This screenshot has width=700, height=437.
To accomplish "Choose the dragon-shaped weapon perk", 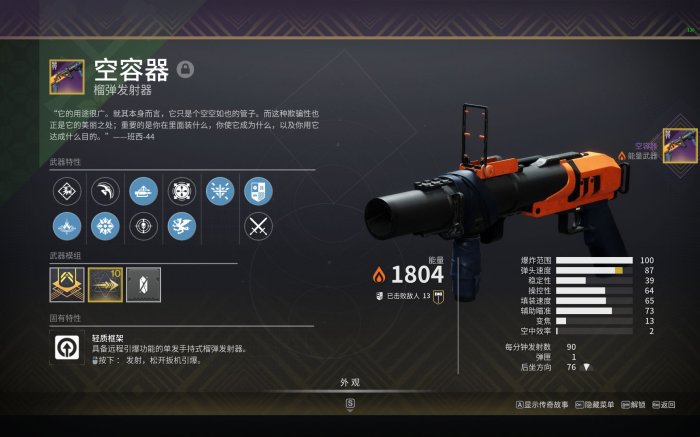I will (x=182, y=226).
